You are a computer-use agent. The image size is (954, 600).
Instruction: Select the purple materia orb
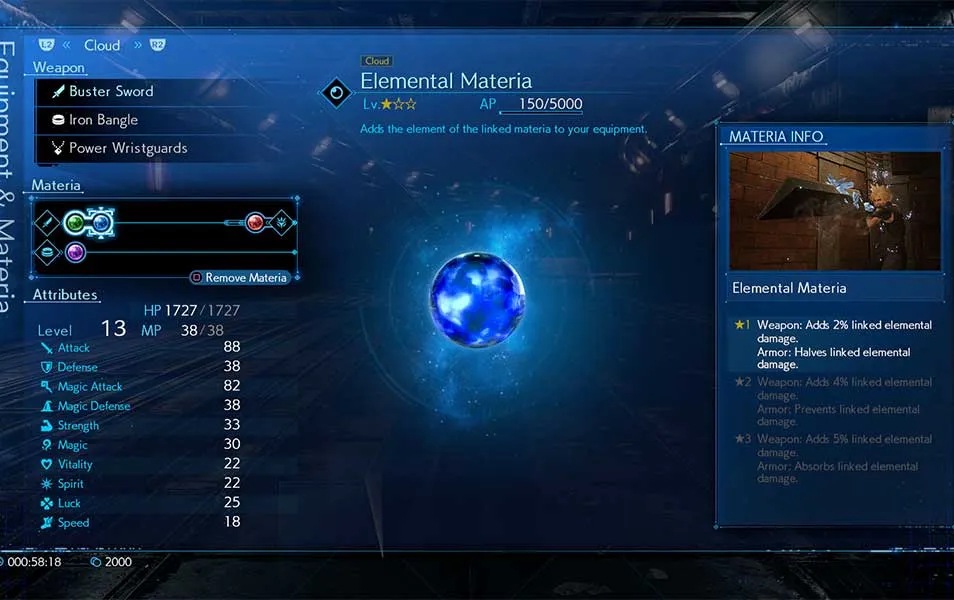(75, 253)
